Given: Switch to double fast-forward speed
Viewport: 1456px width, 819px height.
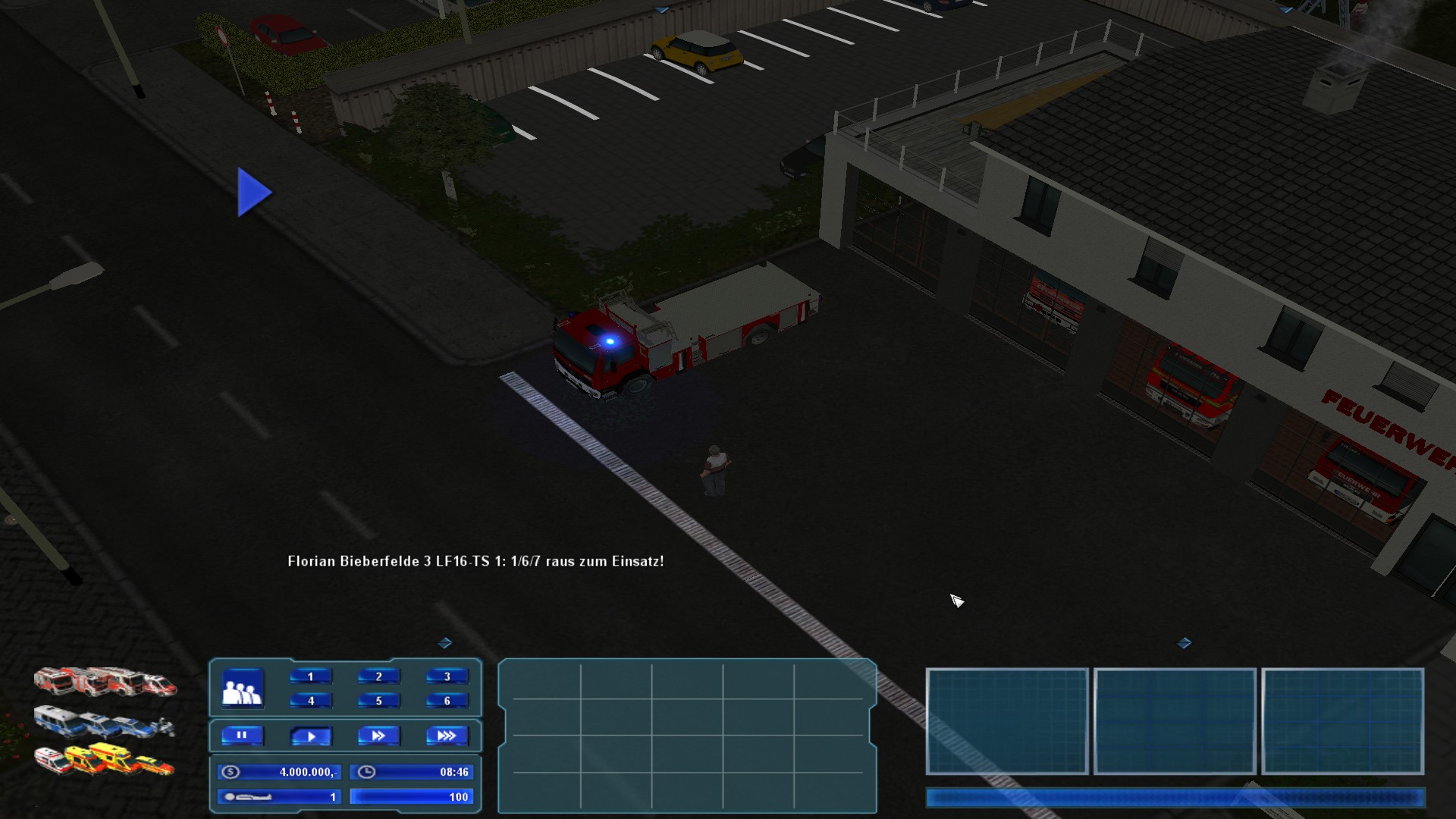Looking at the screenshot, I should point(378,736).
